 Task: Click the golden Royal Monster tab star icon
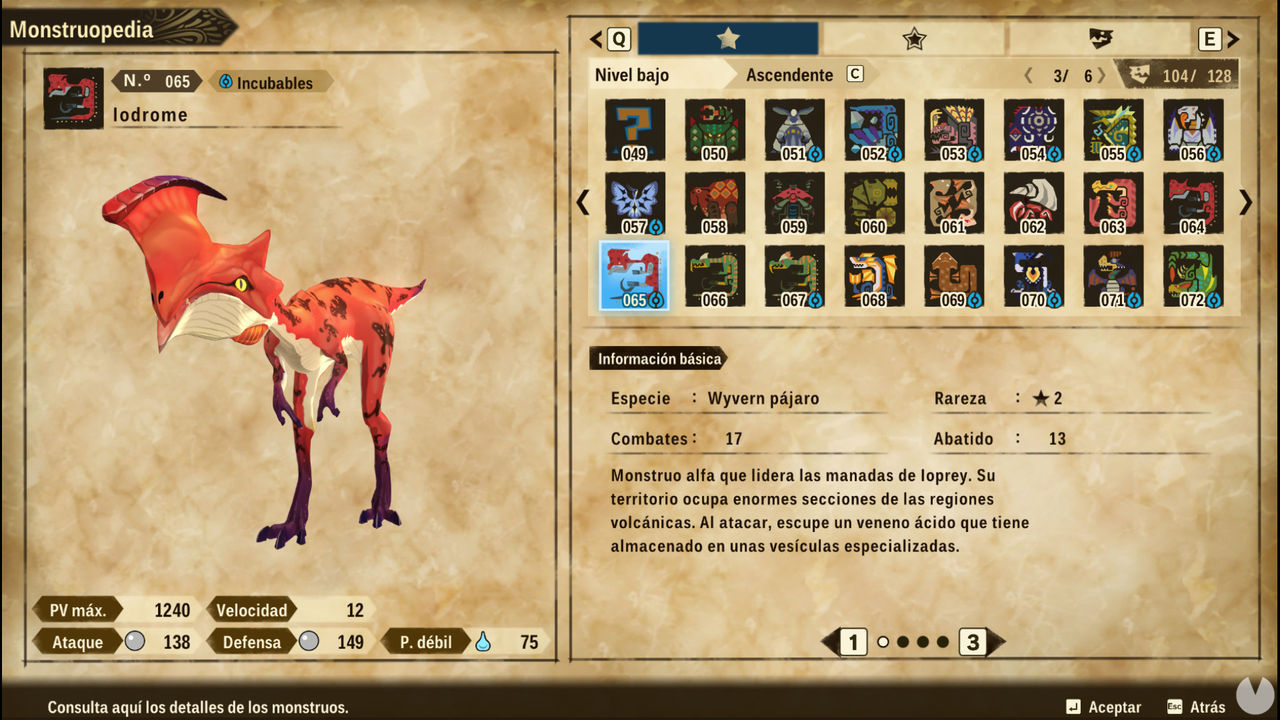click(726, 38)
